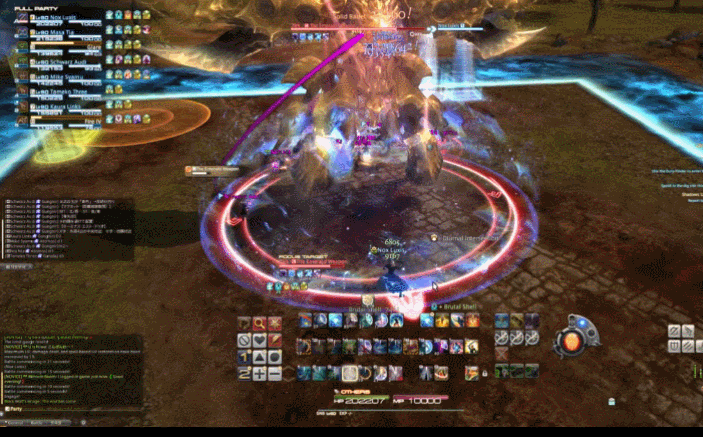Select the circle-slash marker icon
The width and height of the screenshot is (703, 437).
coord(243,340)
